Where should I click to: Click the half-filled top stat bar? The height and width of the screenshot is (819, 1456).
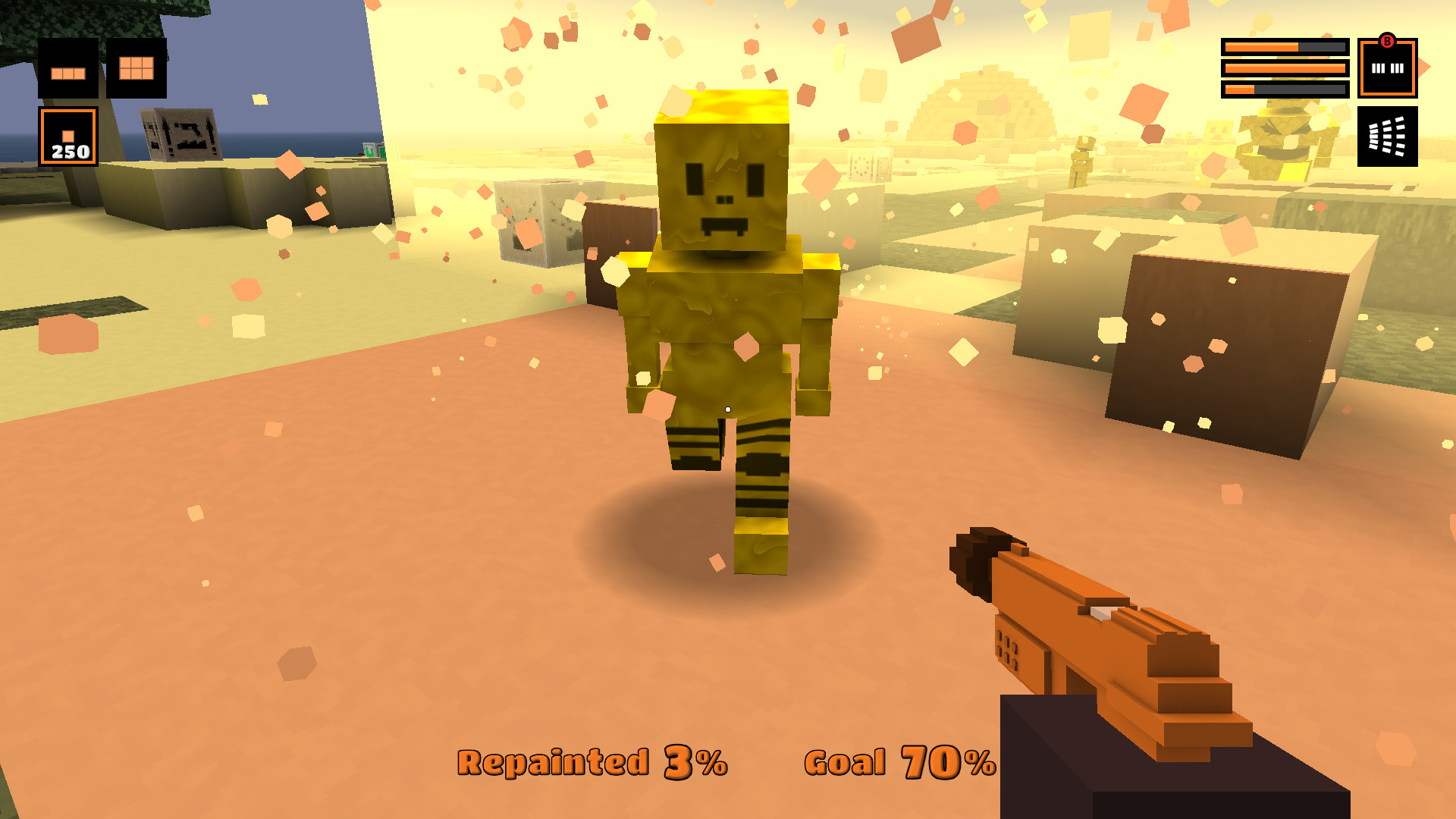pyautogui.click(x=1285, y=46)
